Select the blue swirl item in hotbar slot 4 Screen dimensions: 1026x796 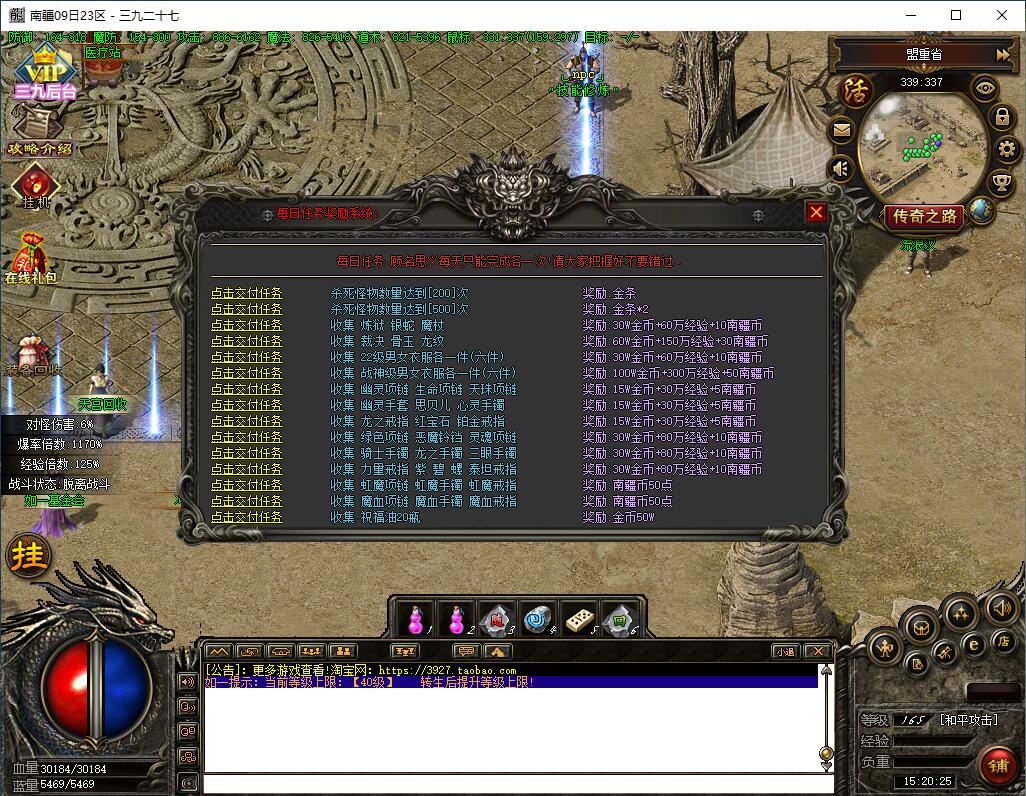coord(538,618)
